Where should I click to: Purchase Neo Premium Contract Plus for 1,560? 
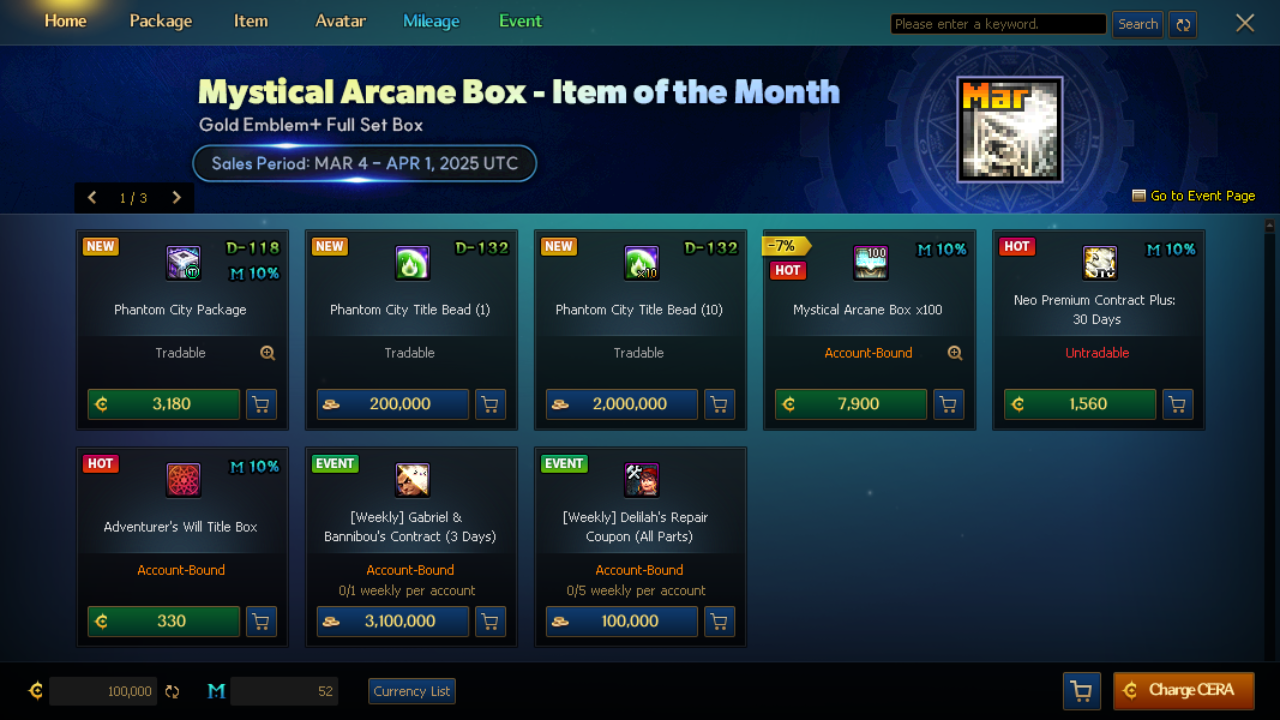click(1080, 404)
